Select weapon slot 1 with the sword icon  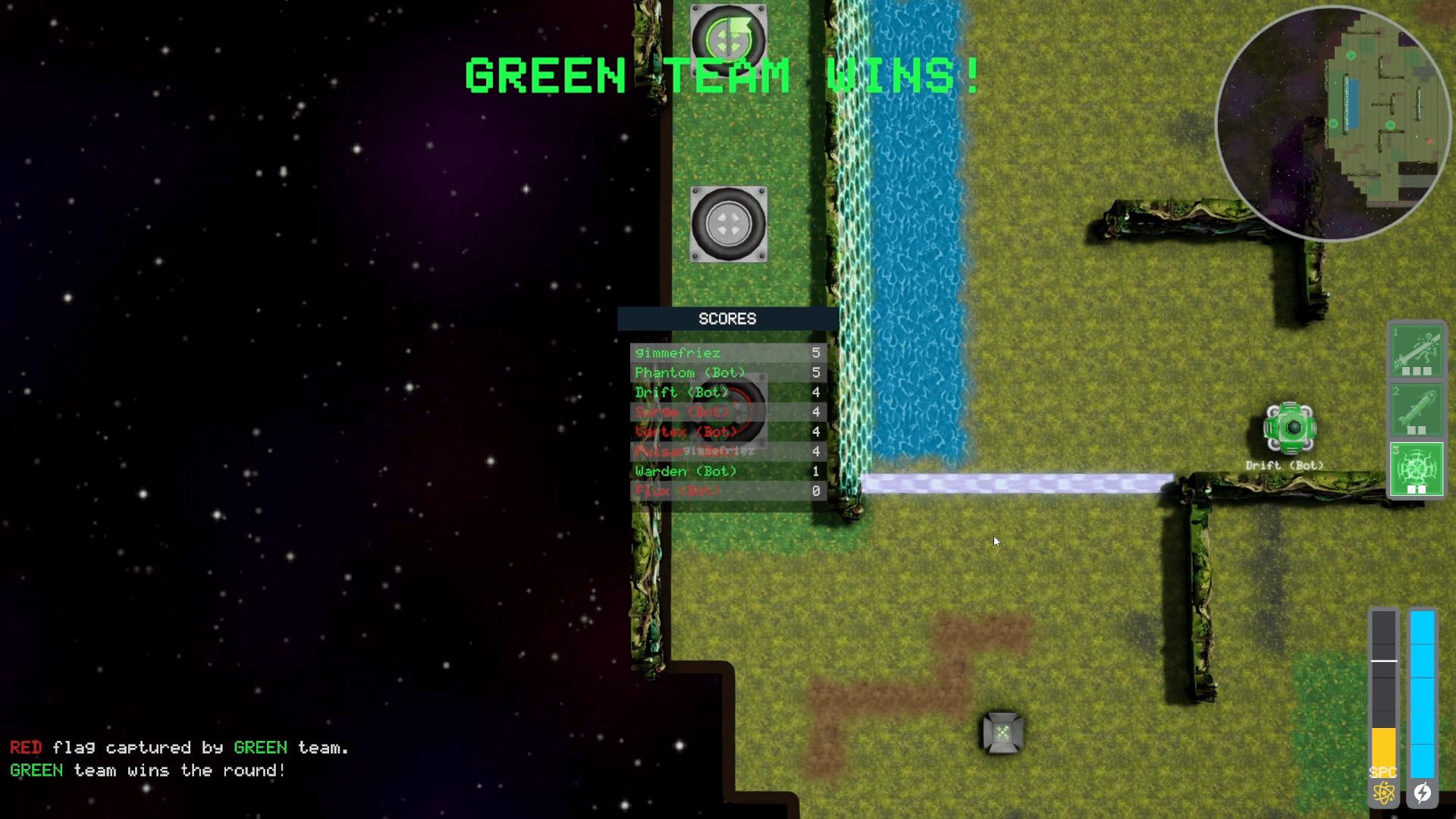(1417, 351)
